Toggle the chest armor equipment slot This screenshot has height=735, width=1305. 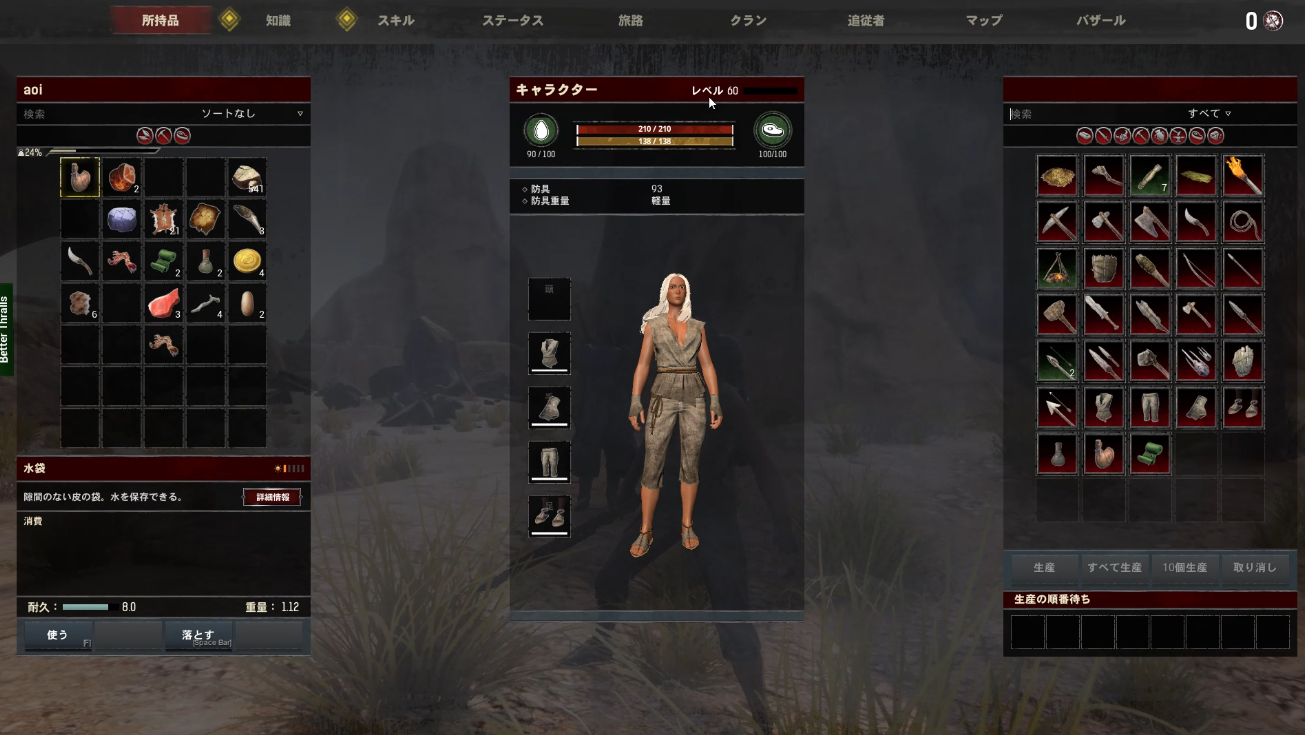click(x=549, y=352)
